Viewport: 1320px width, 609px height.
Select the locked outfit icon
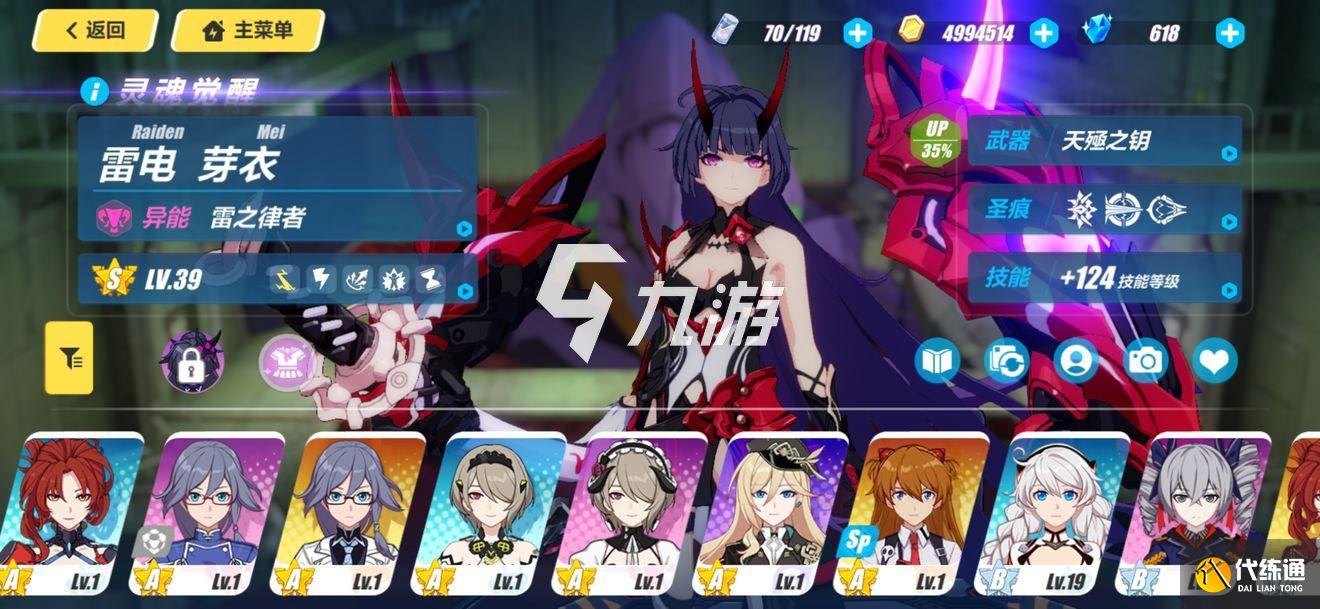point(192,360)
